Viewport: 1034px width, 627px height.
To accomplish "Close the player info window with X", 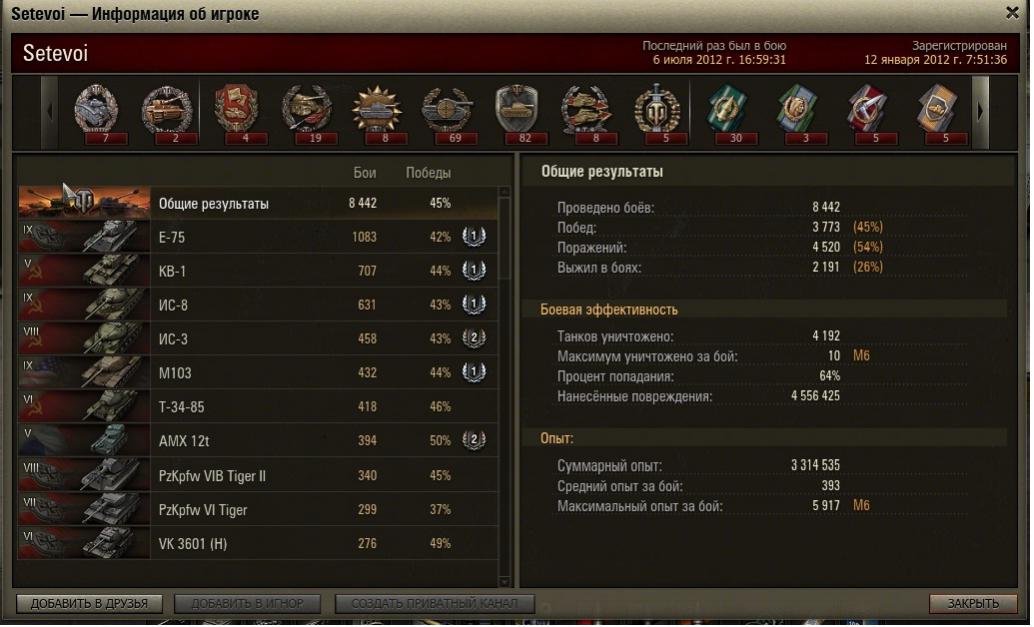I will click(x=1012, y=13).
